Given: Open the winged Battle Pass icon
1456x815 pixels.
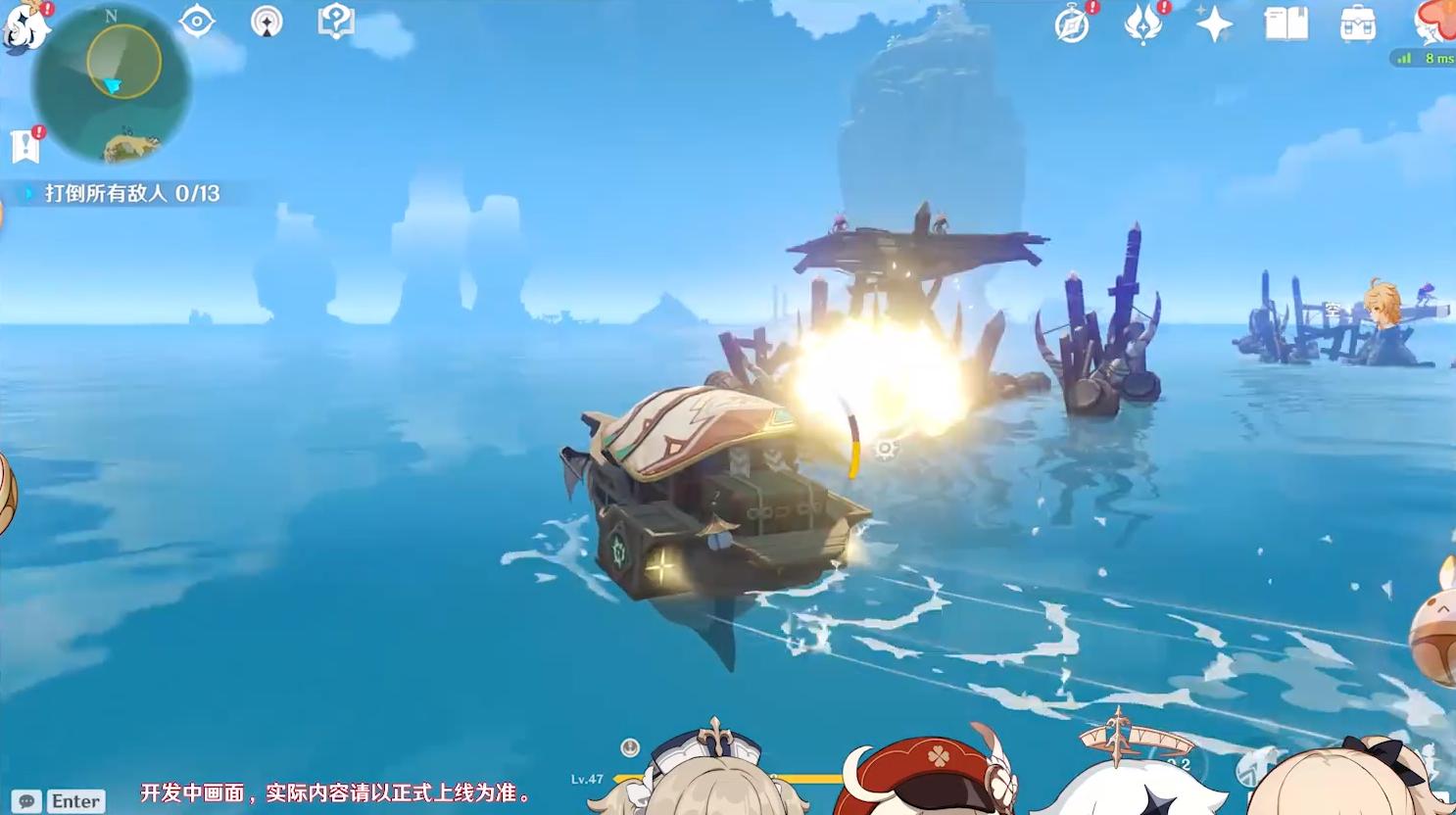Looking at the screenshot, I should pyautogui.click(x=1143, y=24).
